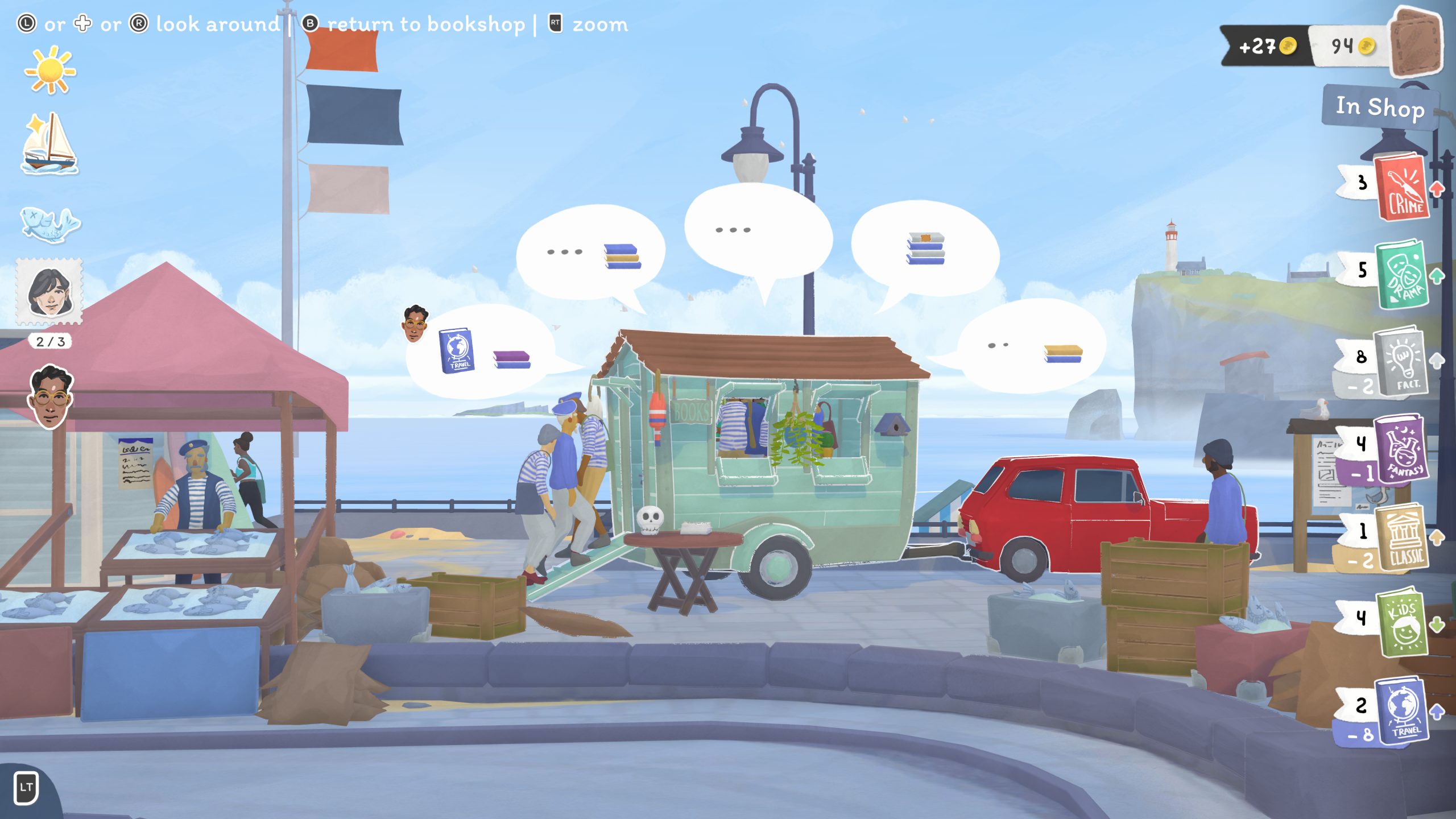Choose the green Kids book
1456x819 pixels.
(x=1403, y=623)
